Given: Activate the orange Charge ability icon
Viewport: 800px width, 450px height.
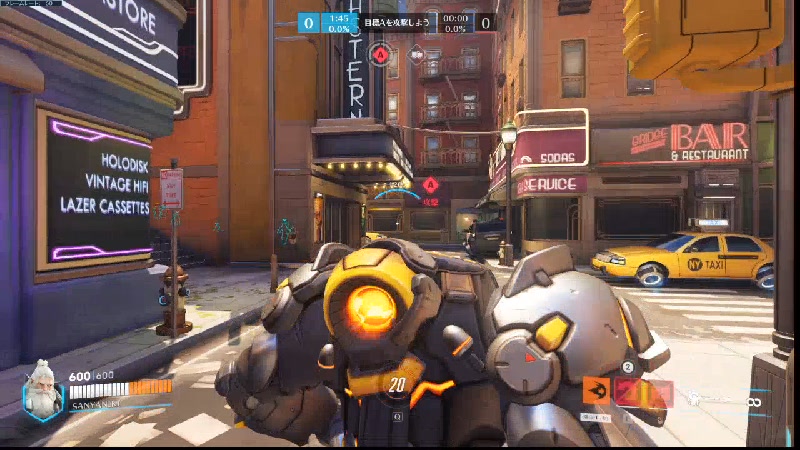Looking at the screenshot, I should click(x=596, y=391).
